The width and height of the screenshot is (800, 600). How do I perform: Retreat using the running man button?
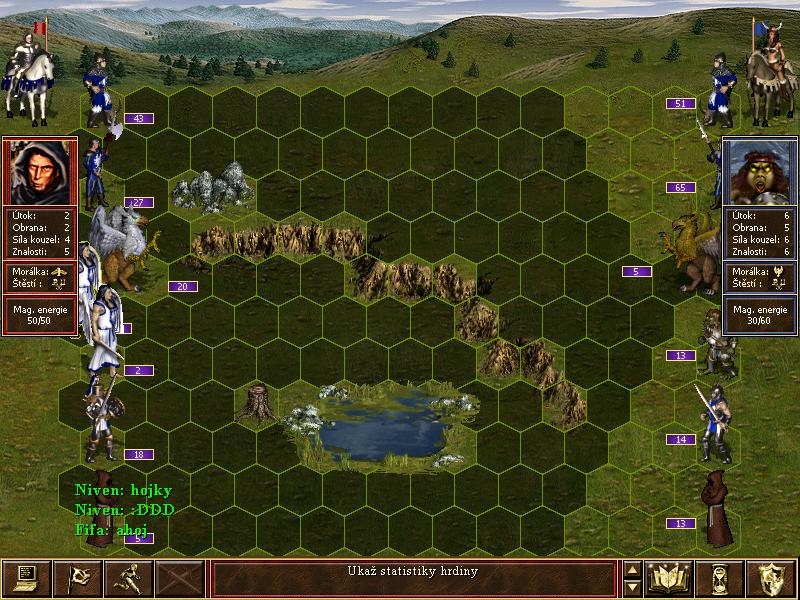[x=128, y=578]
